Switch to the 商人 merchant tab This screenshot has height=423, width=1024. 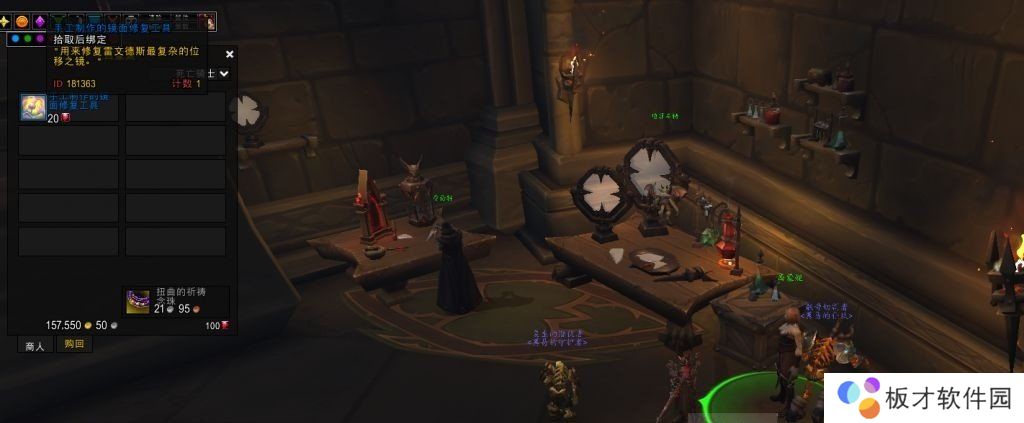coord(35,345)
